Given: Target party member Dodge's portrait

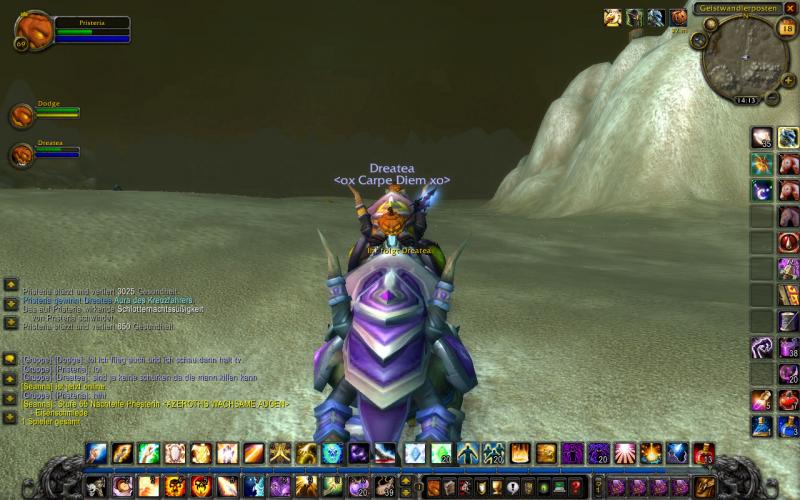Looking at the screenshot, I should coord(22,116).
